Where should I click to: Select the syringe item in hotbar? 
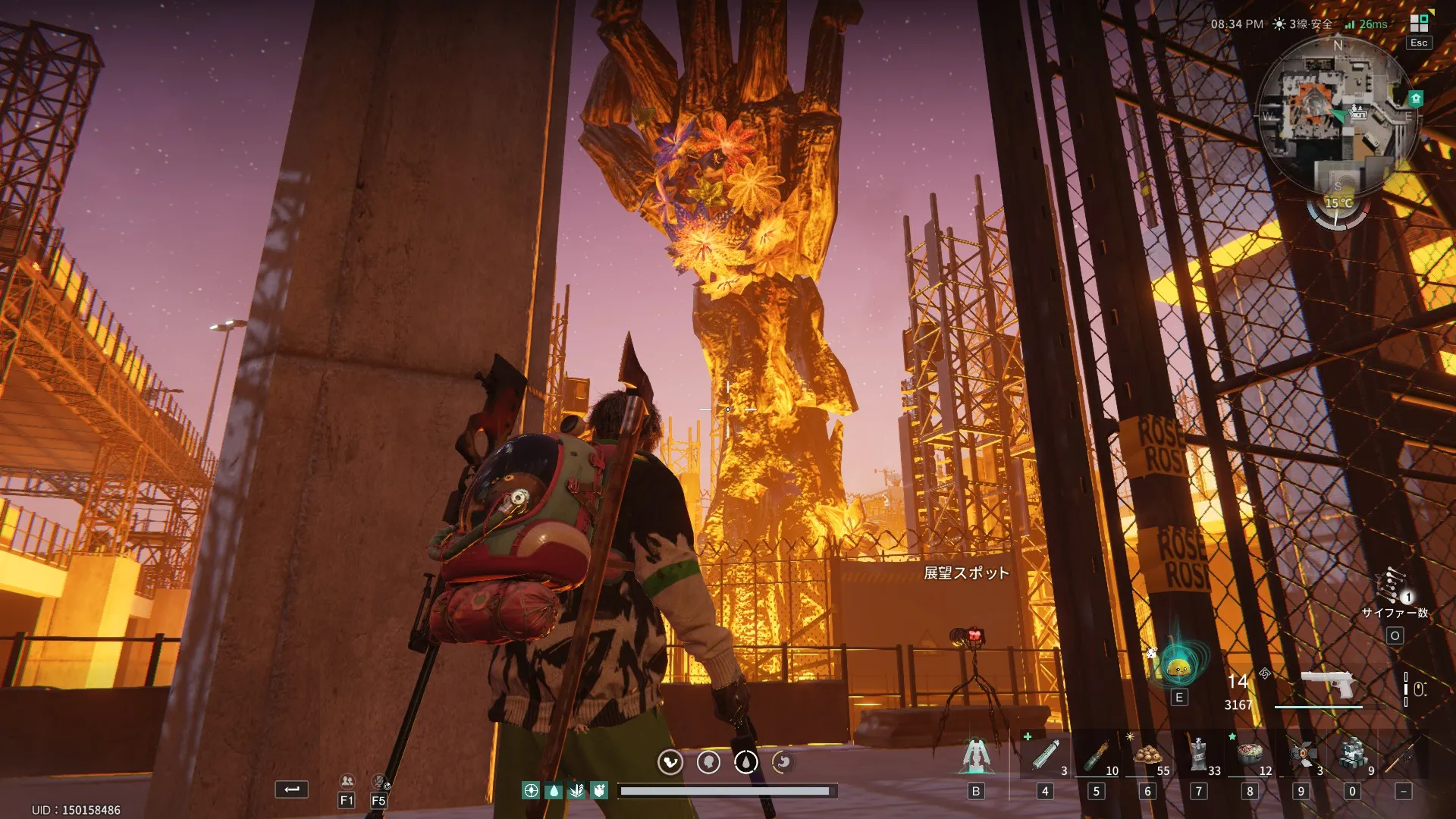pyautogui.click(x=1045, y=755)
